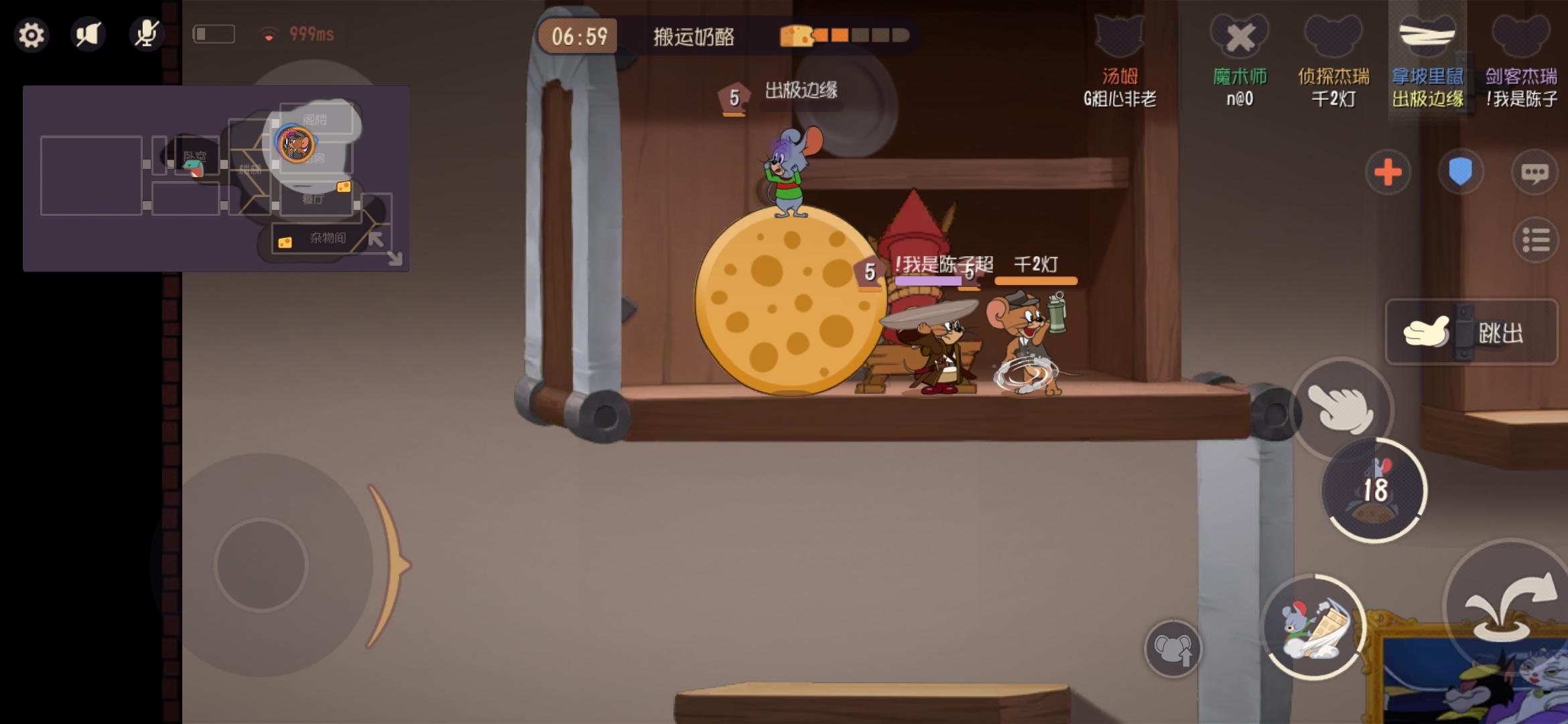Tap Tom's (汤姆) cat avatar portrait

click(1118, 37)
